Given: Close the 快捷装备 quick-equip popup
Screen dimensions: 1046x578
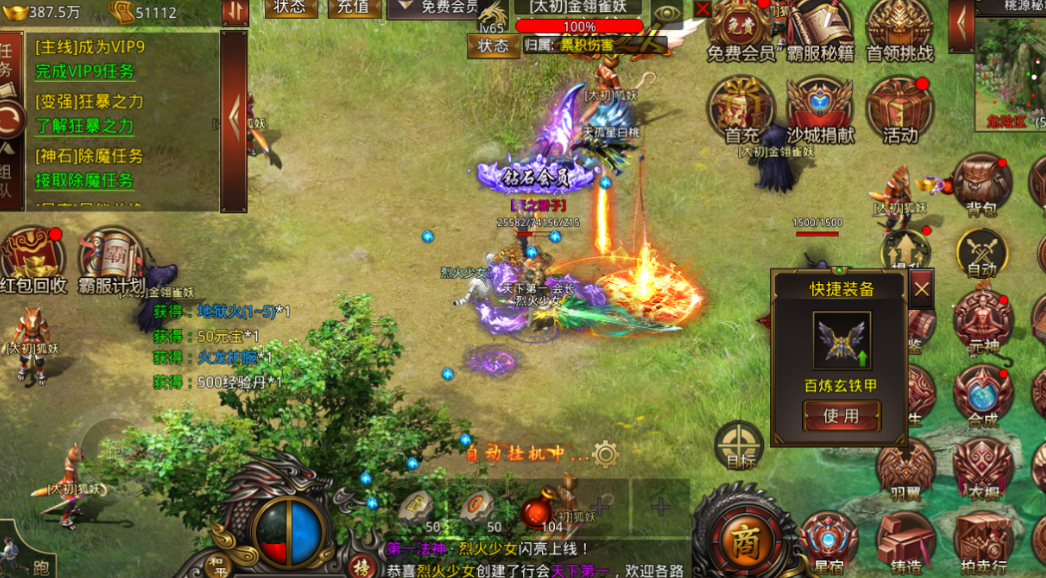Looking at the screenshot, I should click(921, 289).
